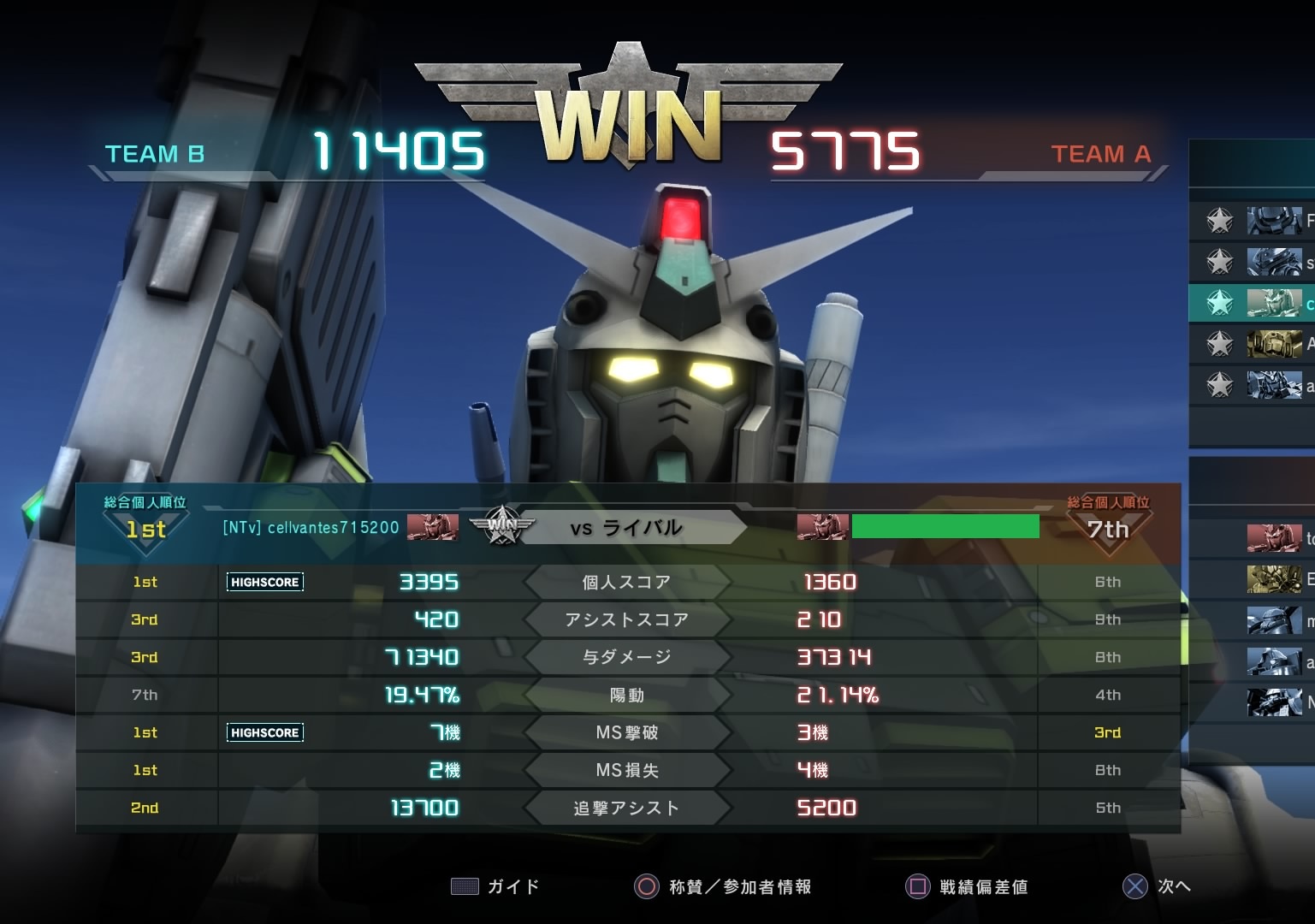
Task: Select player name cellvantes715200
Action: (311, 528)
